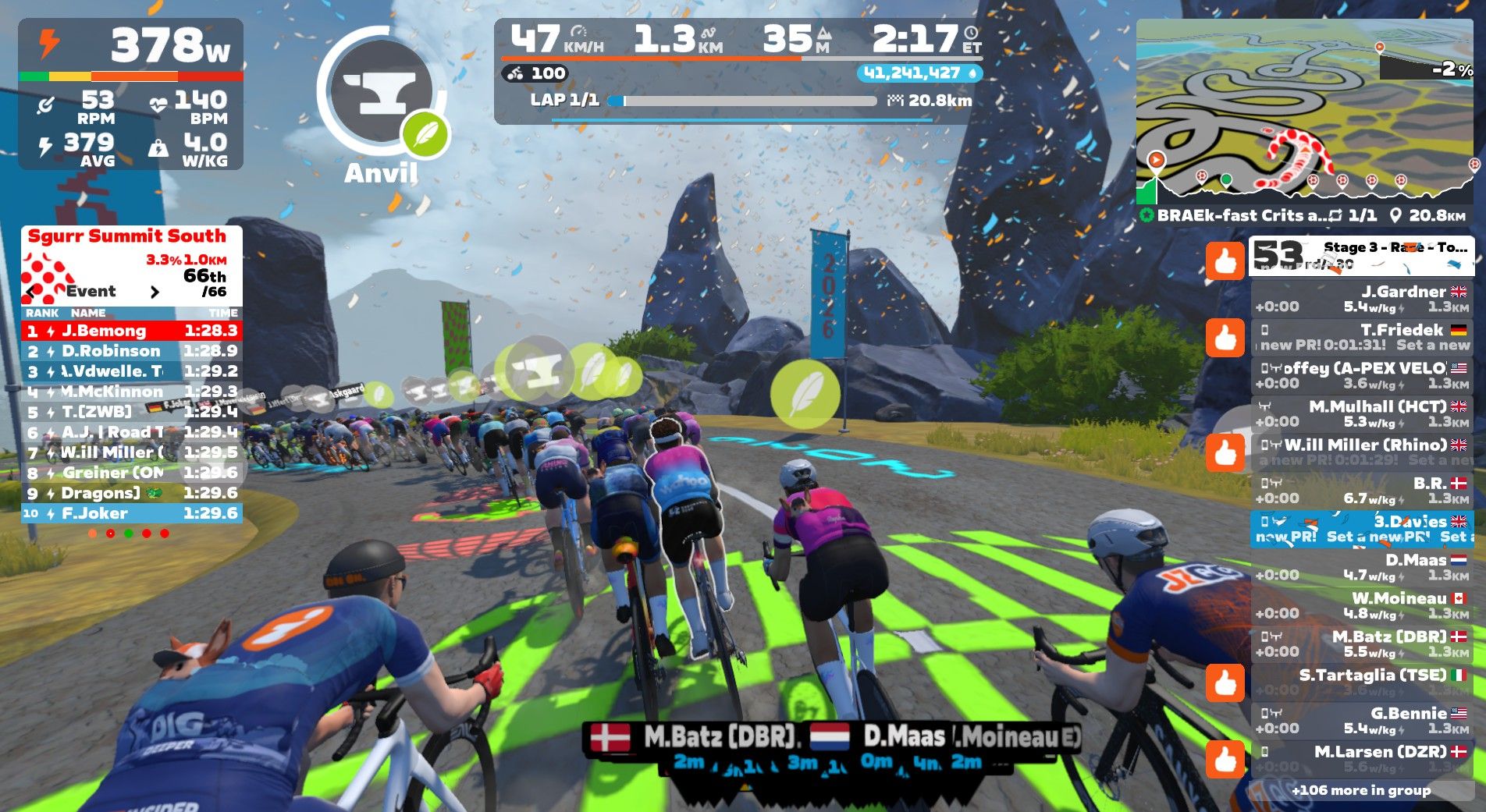Select D.Maas in the riders list
The image size is (1486, 812).
click(x=1361, y=567)
